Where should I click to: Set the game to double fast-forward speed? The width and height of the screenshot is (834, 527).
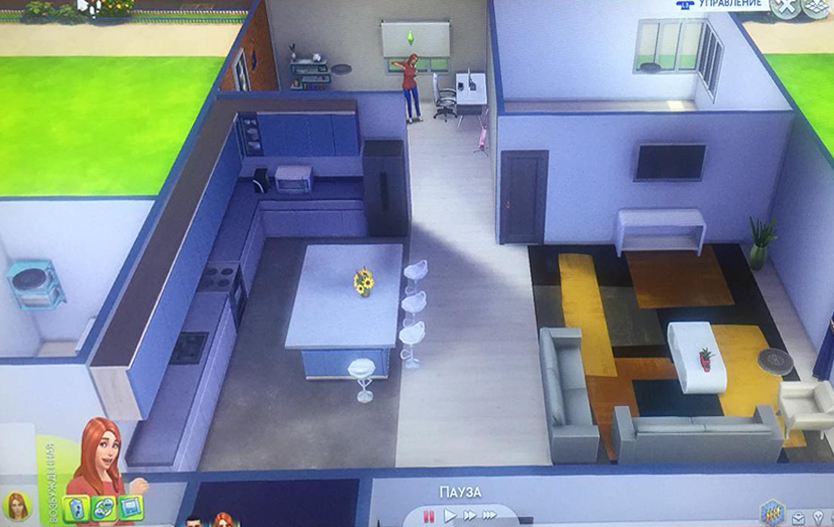(468, 516)
